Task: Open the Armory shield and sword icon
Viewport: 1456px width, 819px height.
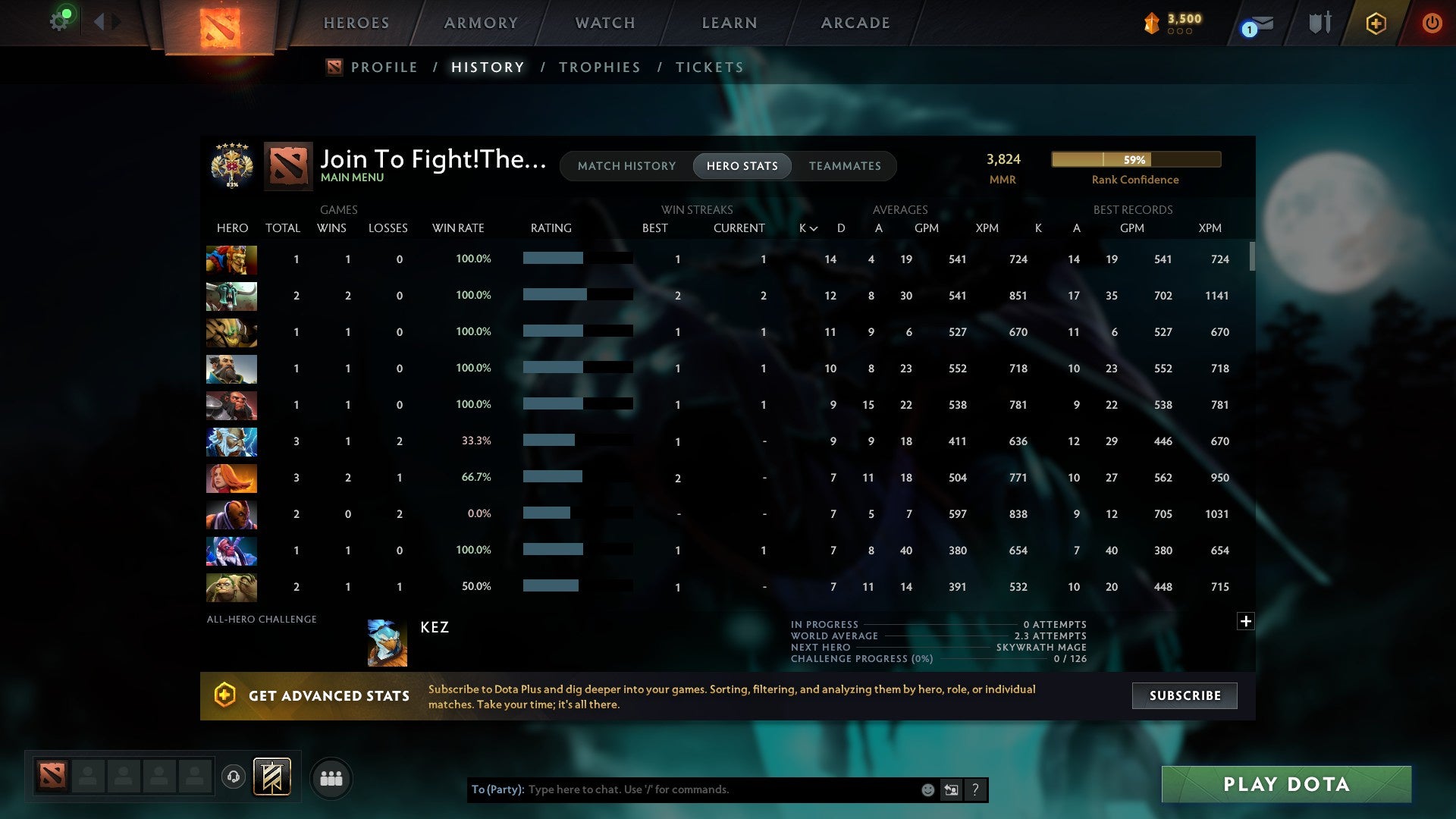Action: click(x=1319, y=23)
